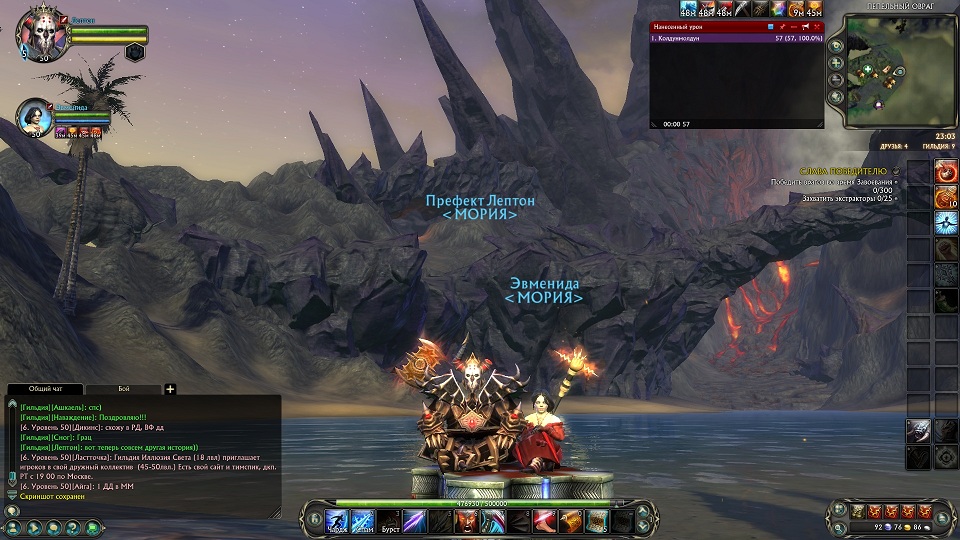Open the Бой chat tab
The height and width of the screenshot is (540, 960).
point(123,389)
